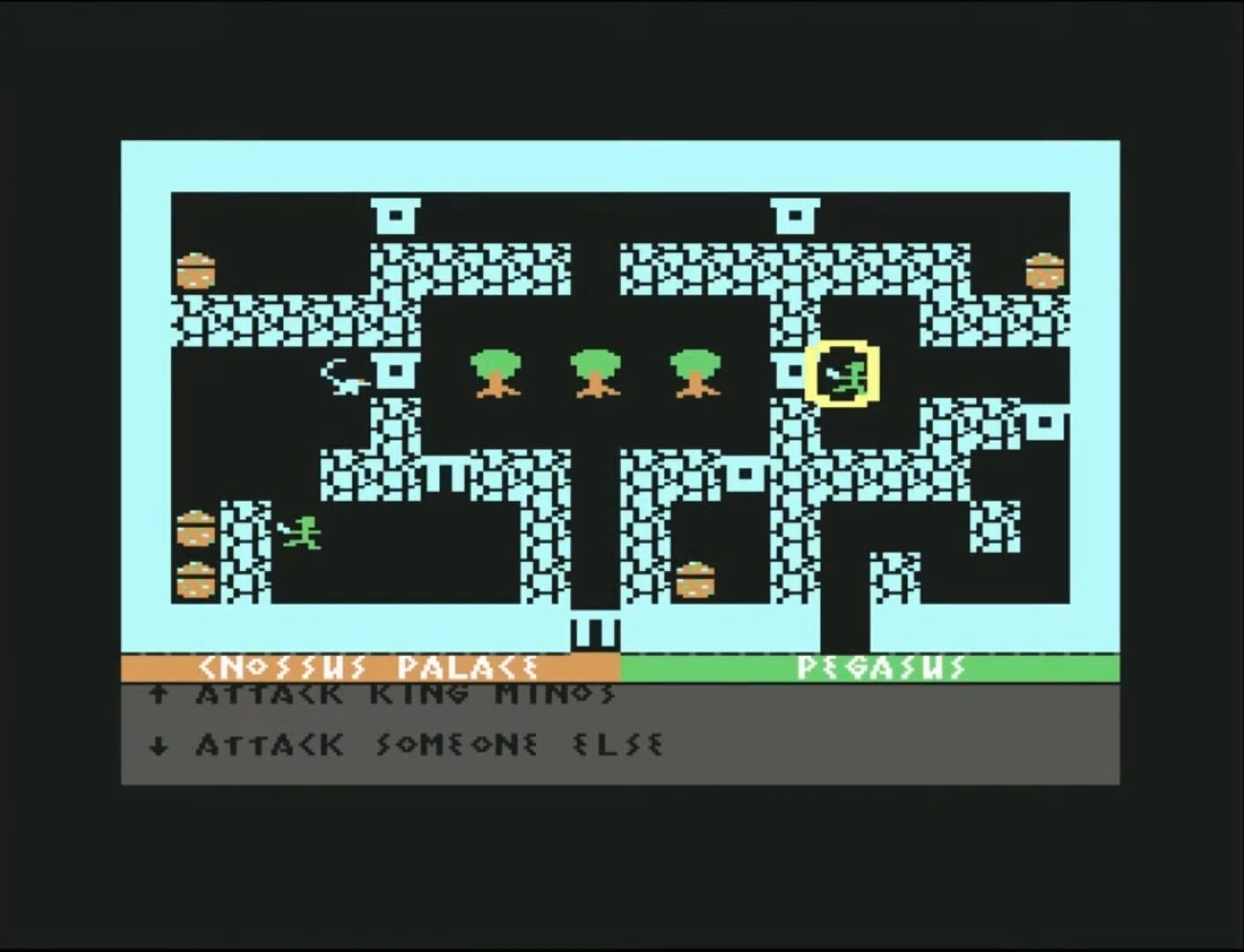Click the orange CNOSSUS PALACE banner
Screen dimensions: 1244x952
[x=370, y=667]
